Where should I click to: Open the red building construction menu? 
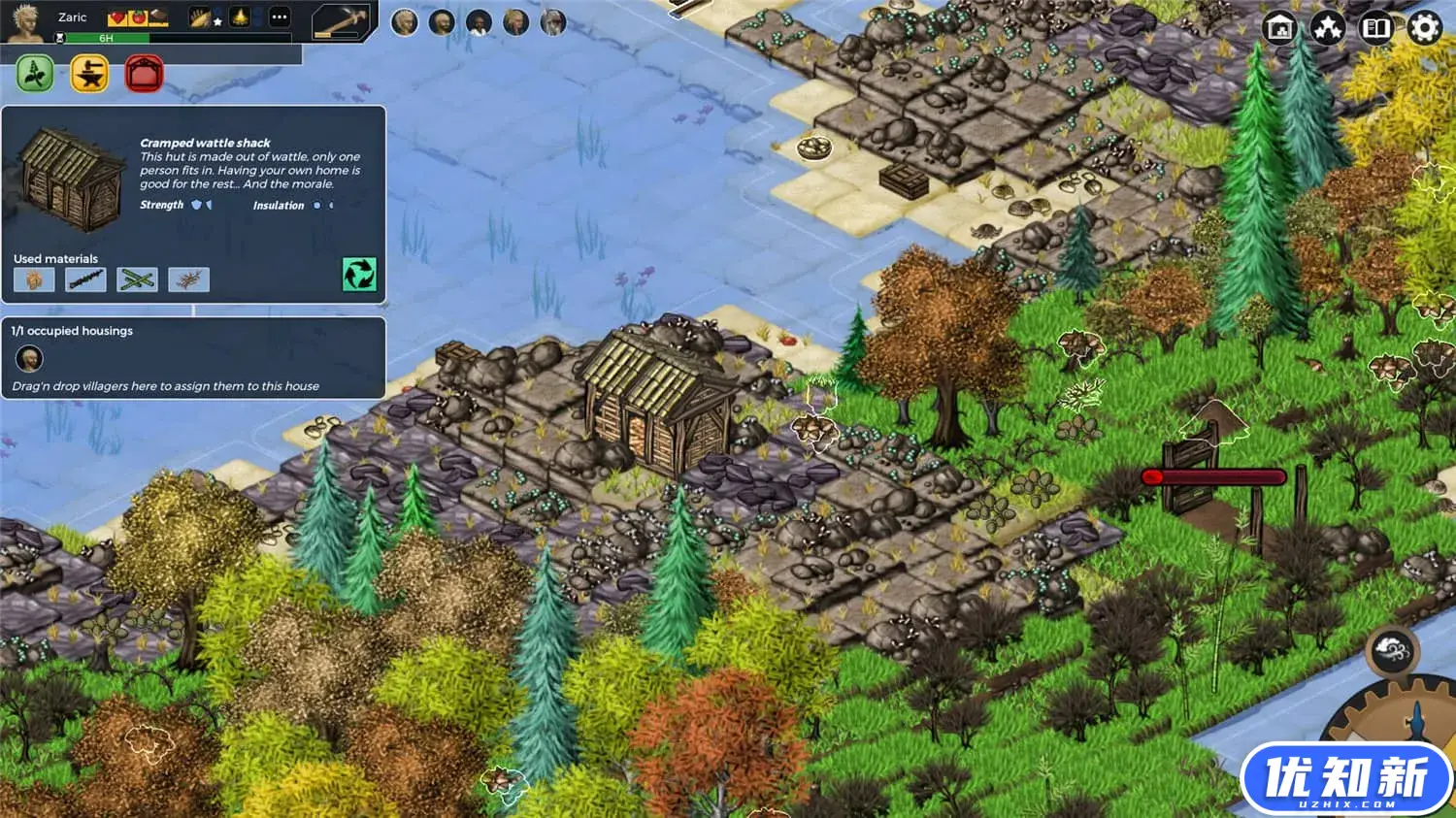click(x=144, y=74)
